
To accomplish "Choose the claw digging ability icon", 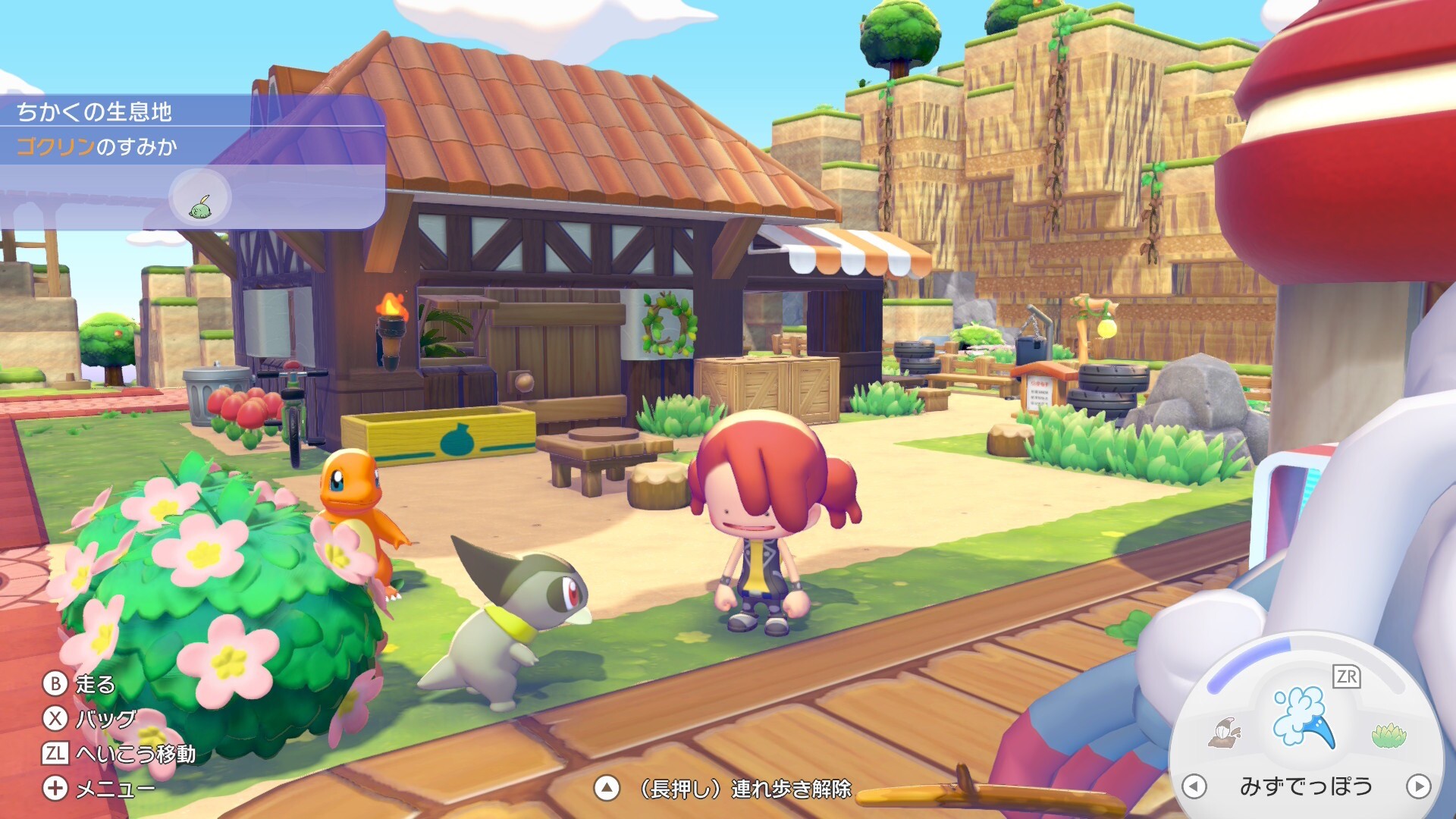I will [x=1225, y=733].
